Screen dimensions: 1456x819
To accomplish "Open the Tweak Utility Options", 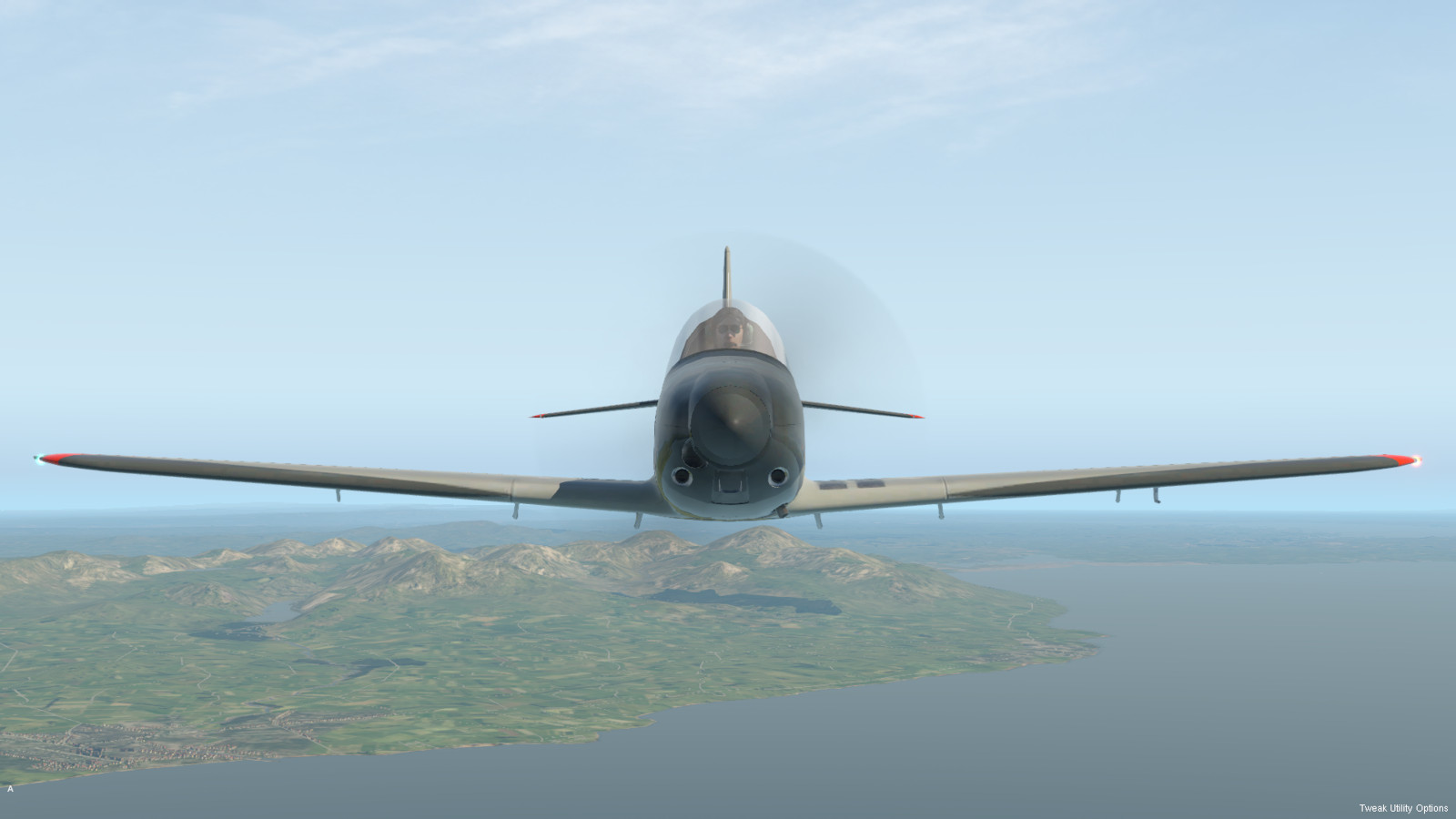I will tap(1403, 808).
